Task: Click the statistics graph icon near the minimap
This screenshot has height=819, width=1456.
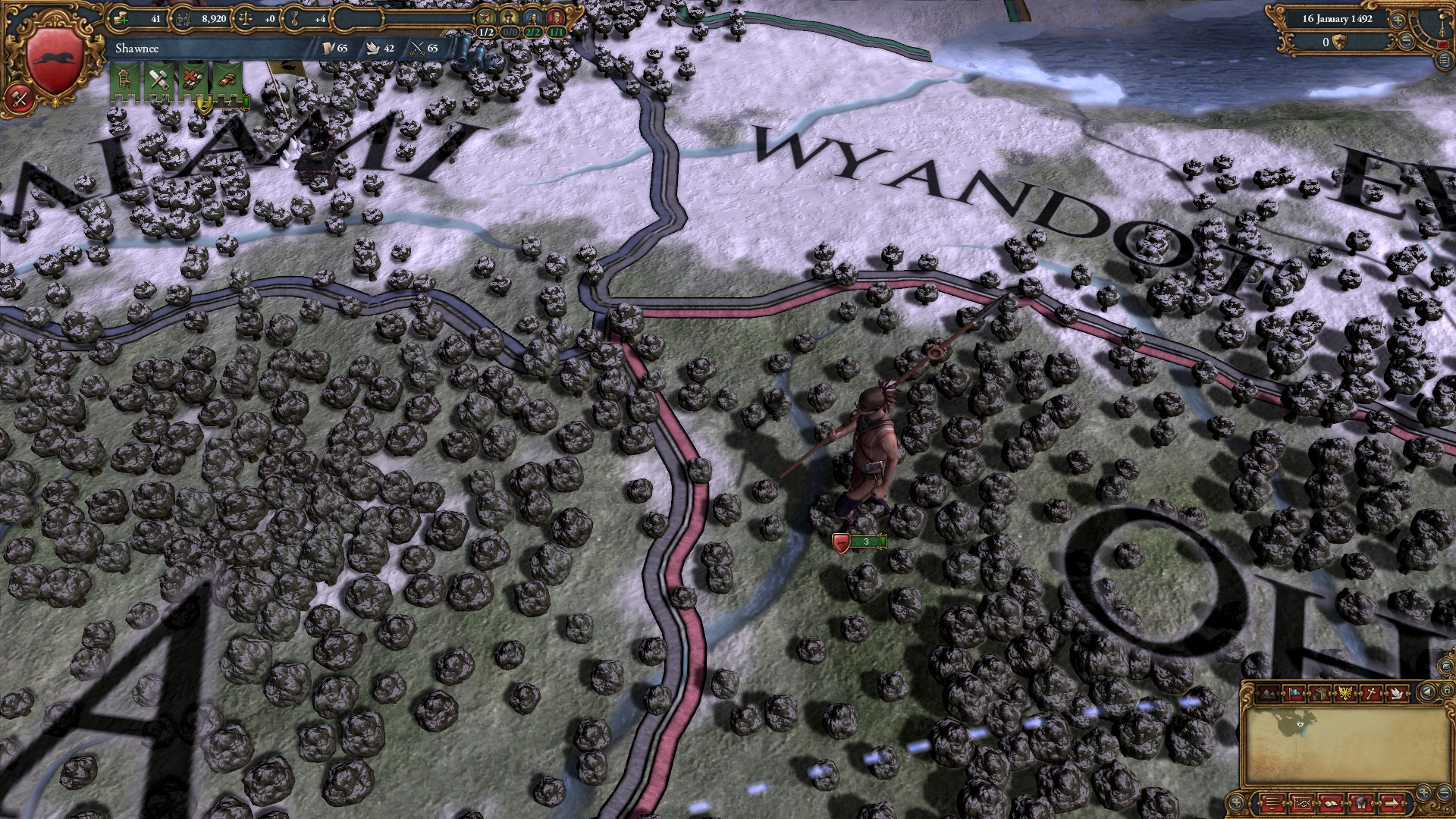Action: coord(1303,803)
